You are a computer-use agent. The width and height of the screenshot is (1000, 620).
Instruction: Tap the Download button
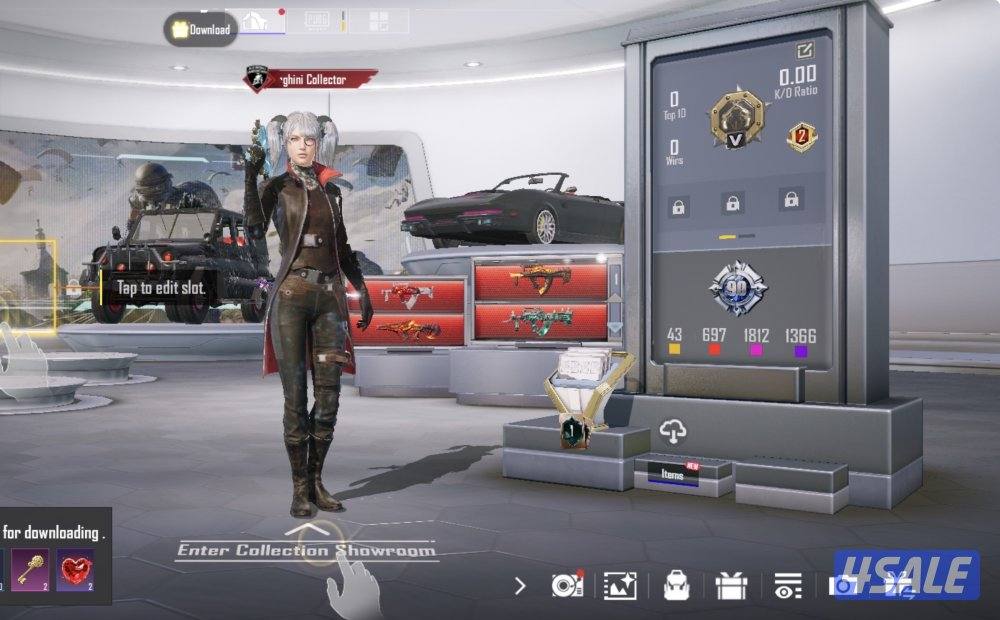tap(201, 30)
